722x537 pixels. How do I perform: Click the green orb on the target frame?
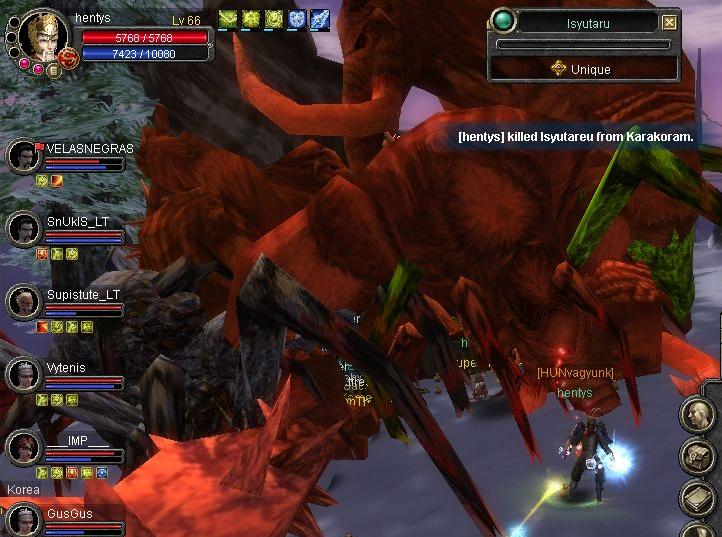pos(504,21)
